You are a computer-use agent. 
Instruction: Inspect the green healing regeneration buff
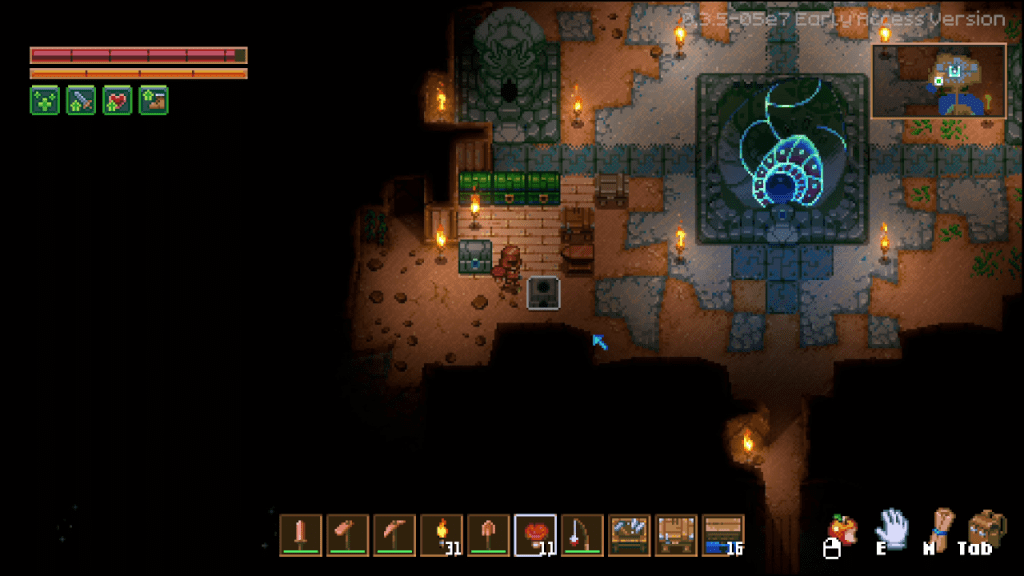pos(44,100)
